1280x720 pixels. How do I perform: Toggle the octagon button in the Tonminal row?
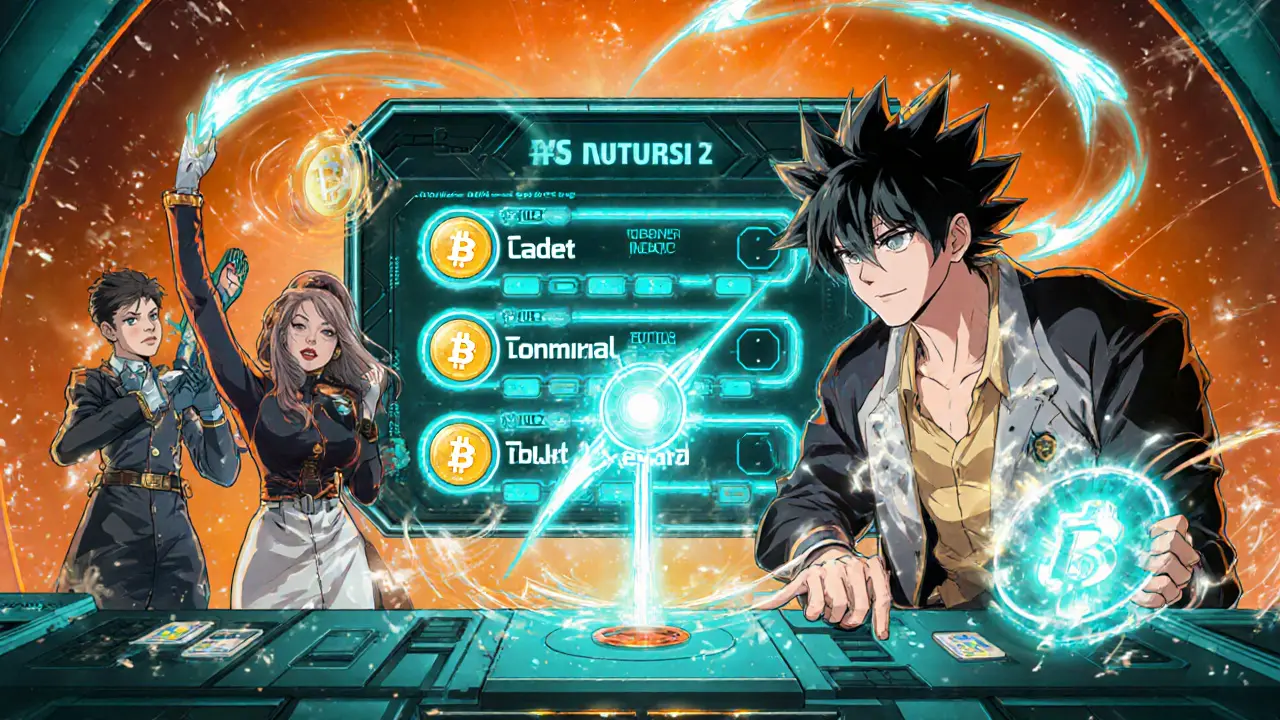click(x=755, y=349)
